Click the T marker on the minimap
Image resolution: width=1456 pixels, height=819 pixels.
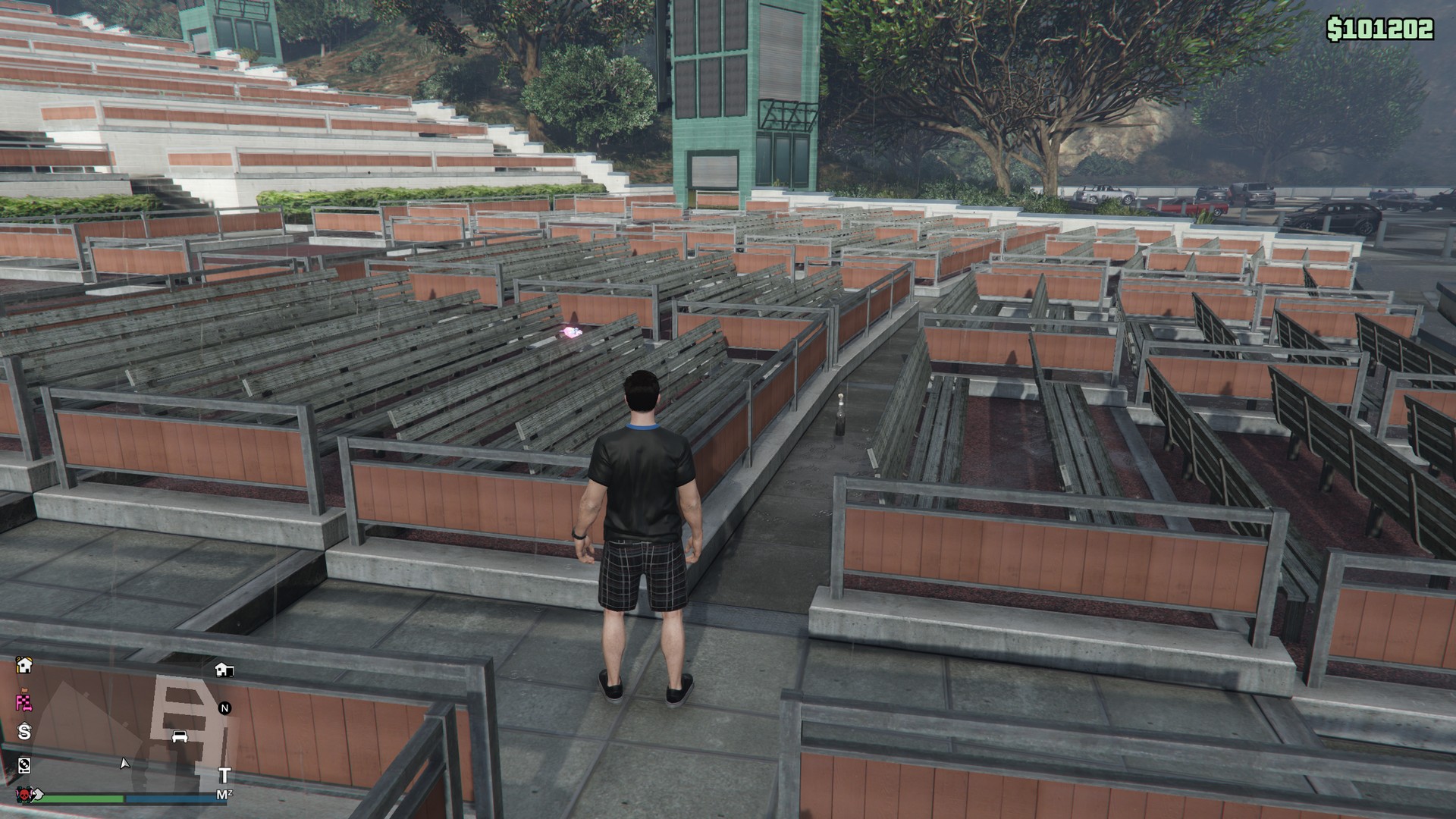click(225, 776)
